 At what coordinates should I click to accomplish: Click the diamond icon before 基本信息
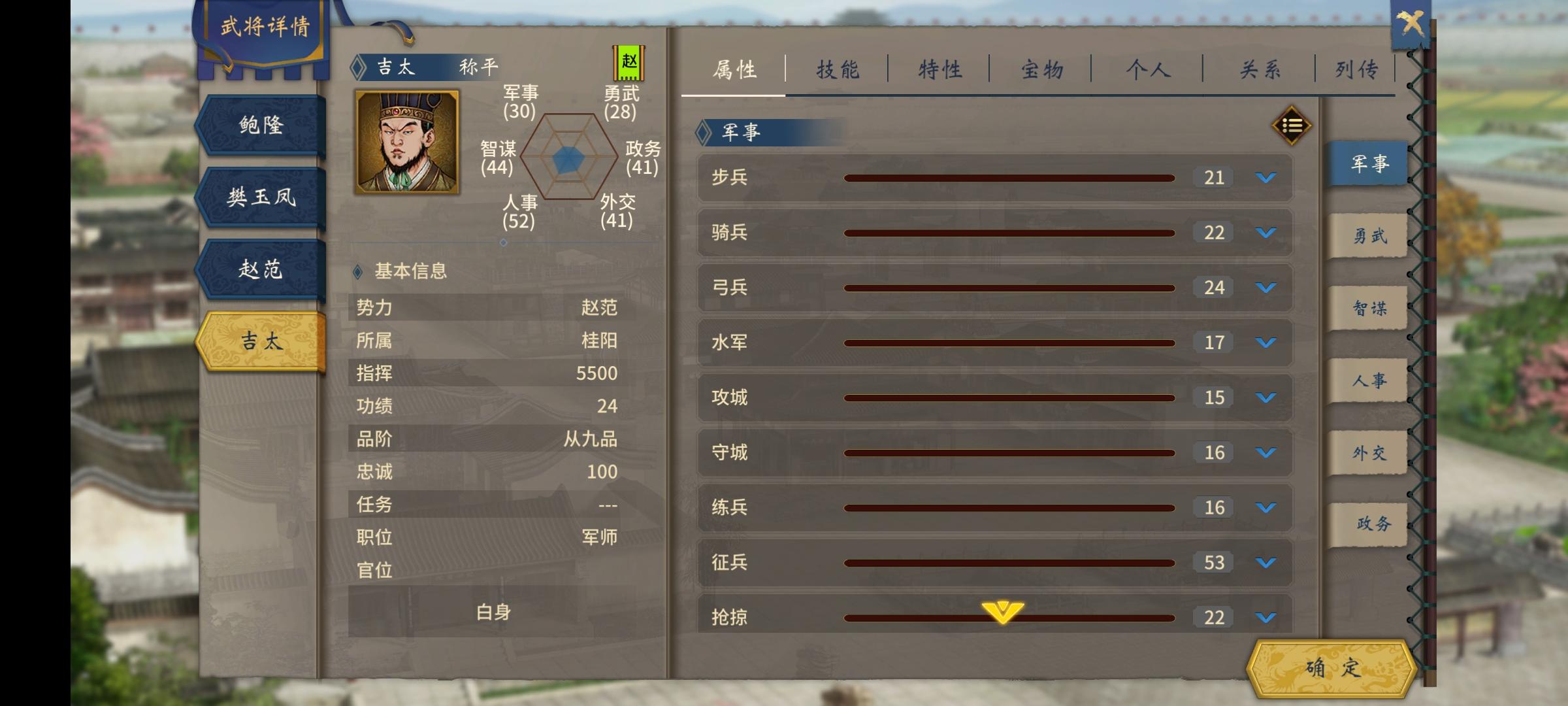tap(357, 273)
